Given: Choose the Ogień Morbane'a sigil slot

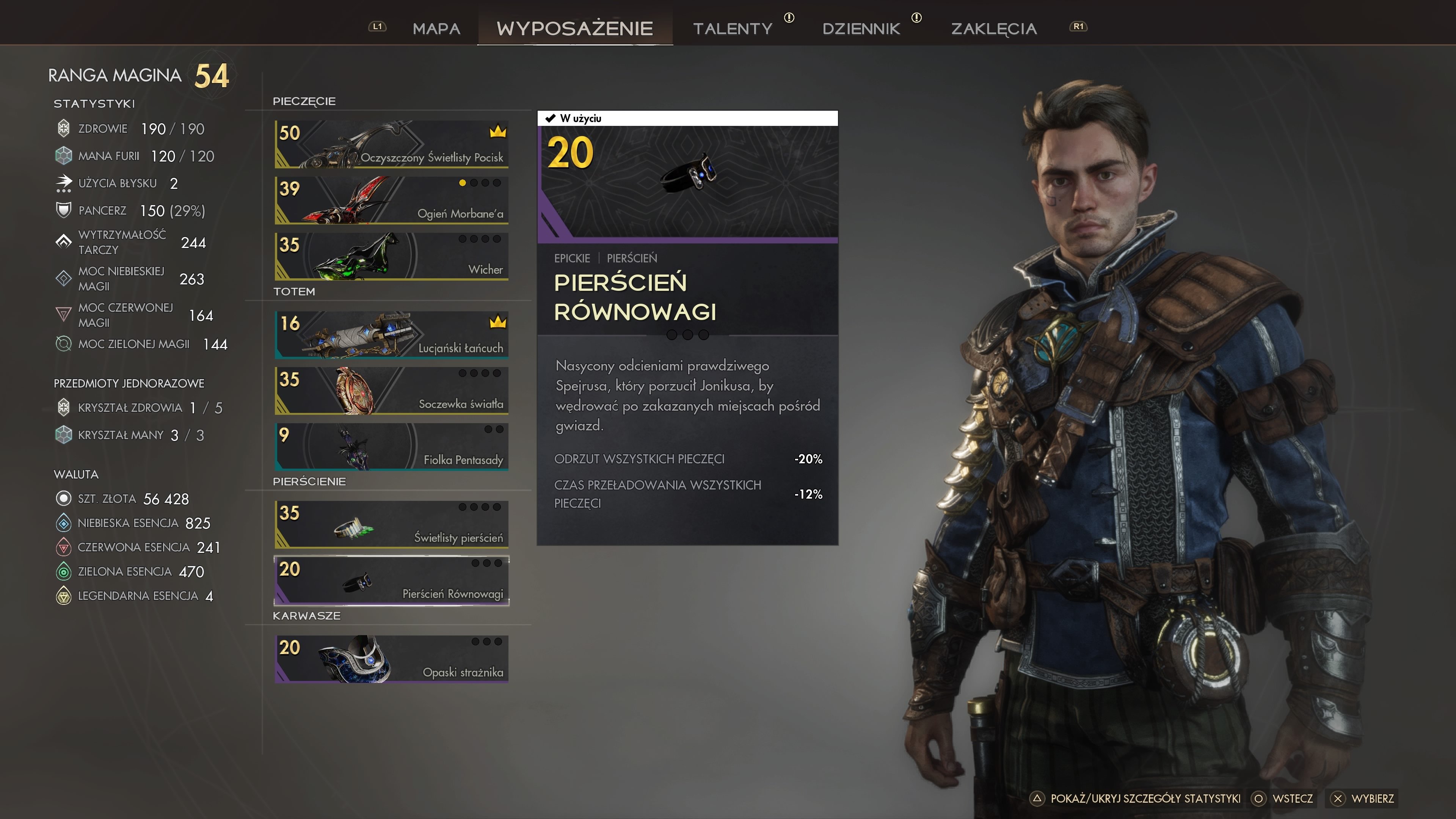Looking at the screenshot, I should pos(391,200).
